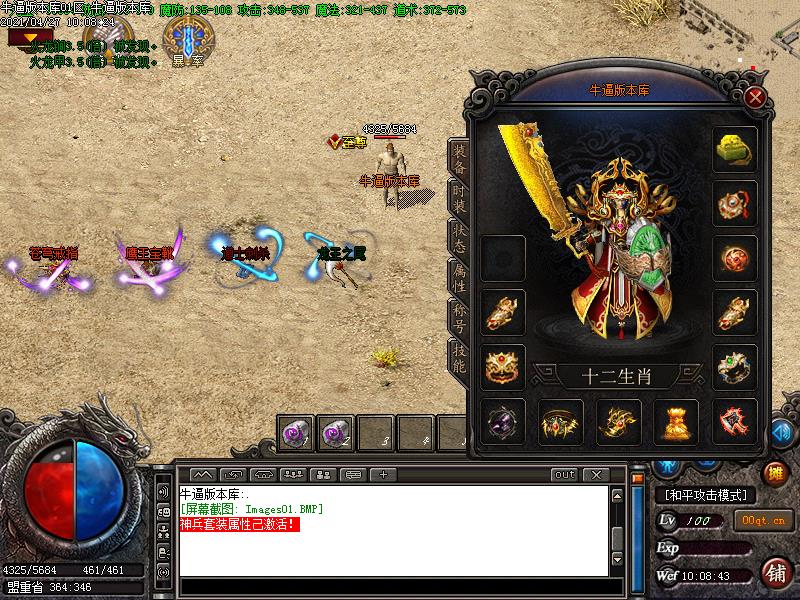Screen dimensions: 800x600
Task: Select the yellow jade seal equipment slot
Action: (735, 150)
